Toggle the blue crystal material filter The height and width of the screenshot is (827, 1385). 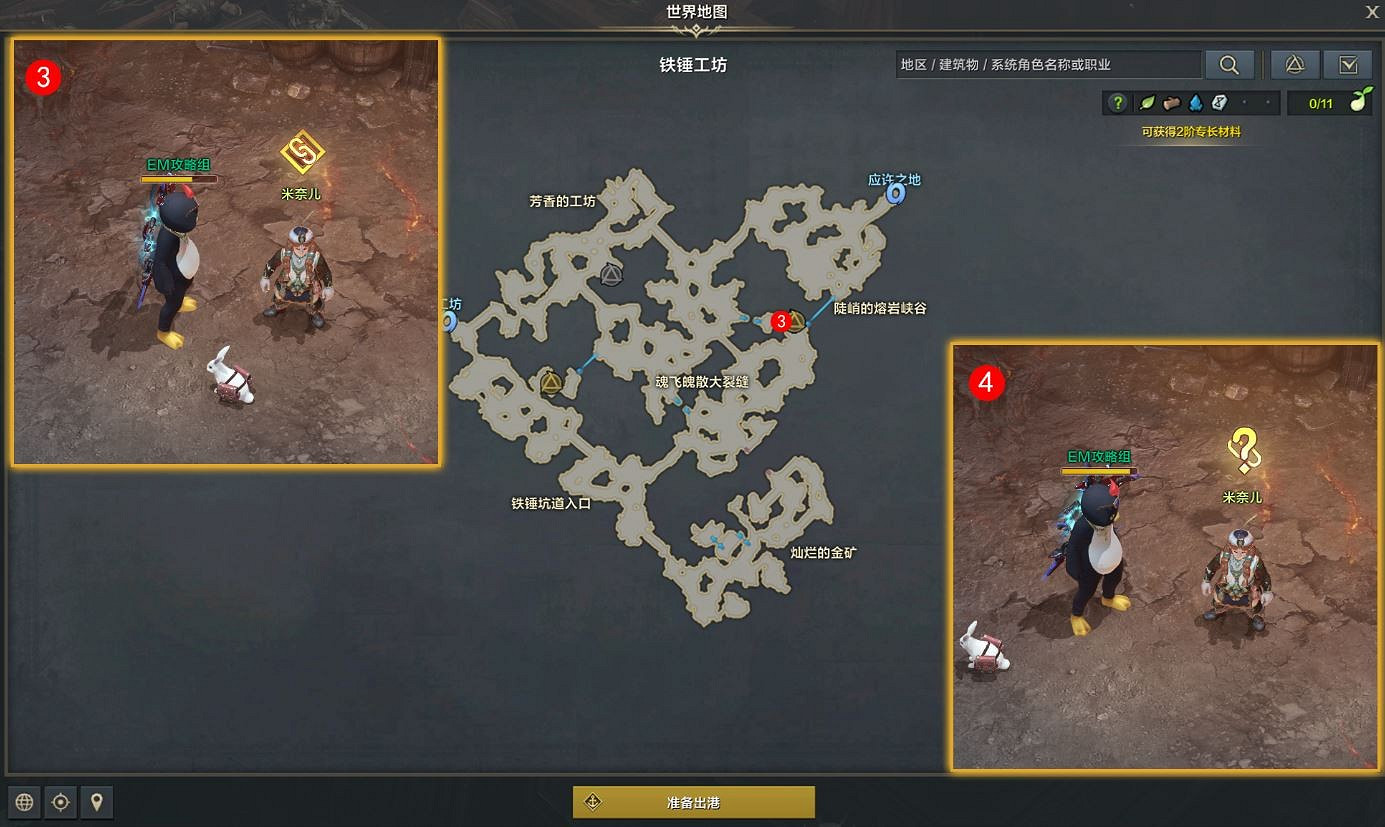pos(1197,102)
